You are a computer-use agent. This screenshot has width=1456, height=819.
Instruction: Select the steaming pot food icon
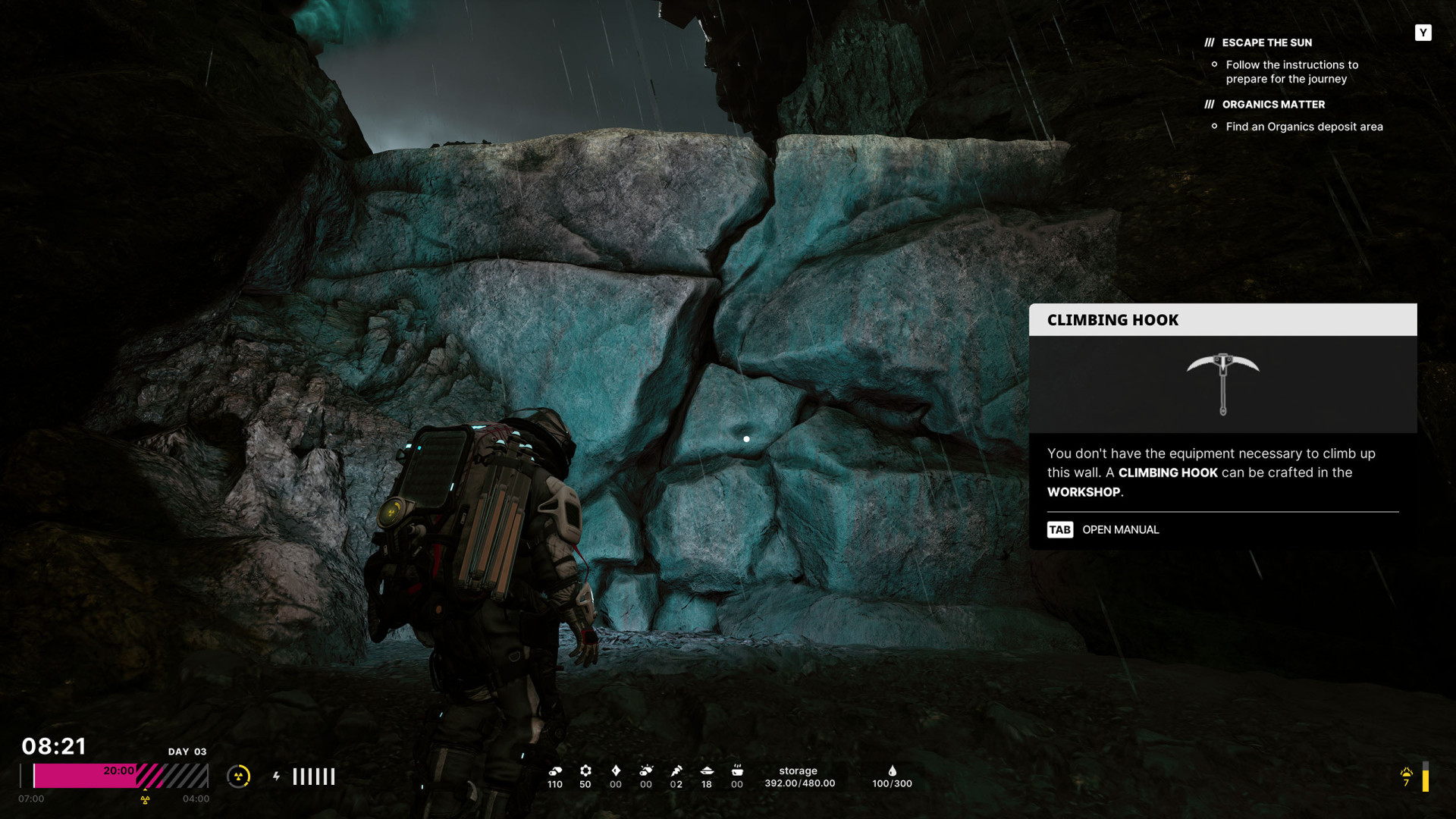[737, 770]
